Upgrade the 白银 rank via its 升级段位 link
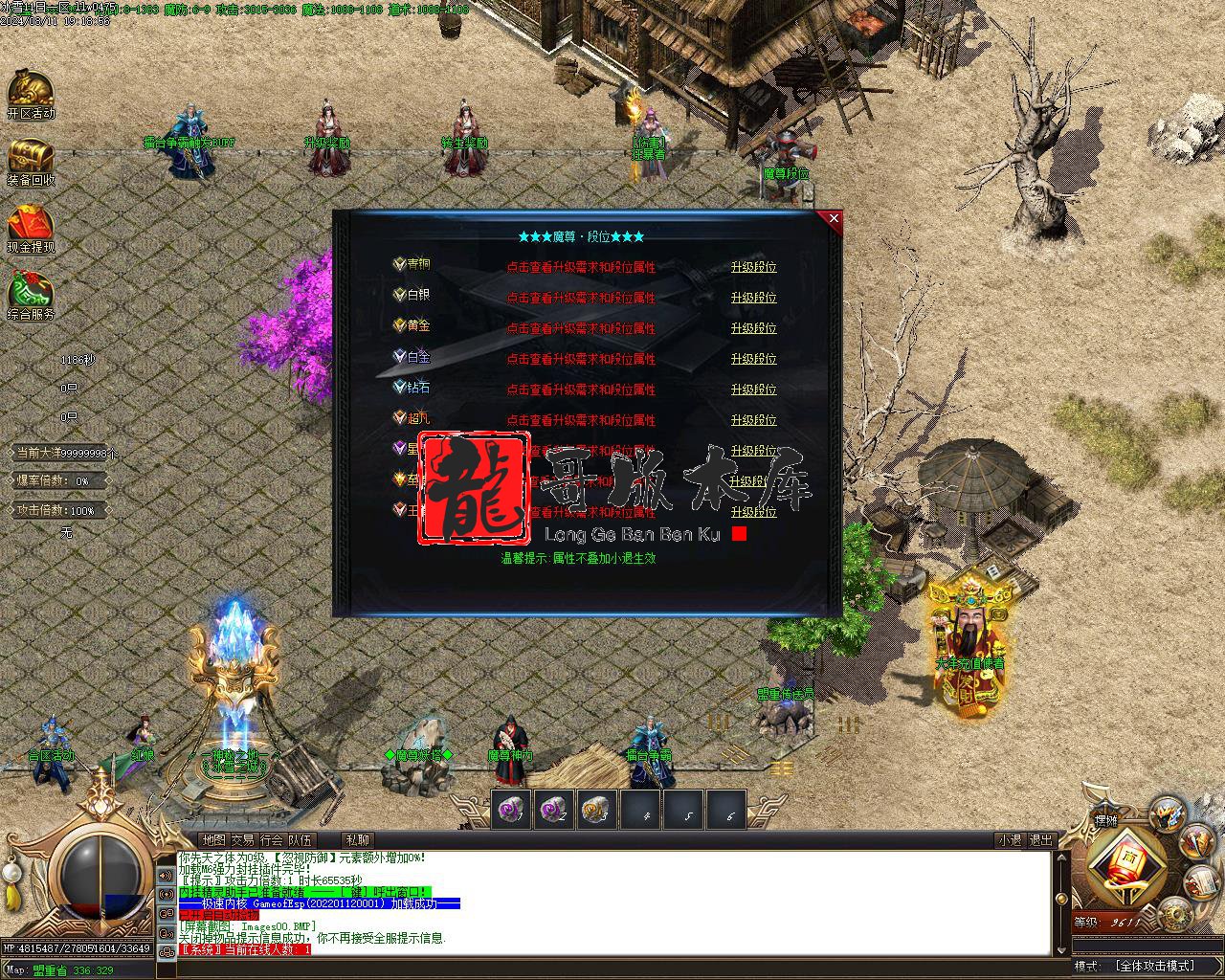This screenshot has width=1225, height=980. tap(753, 299)
